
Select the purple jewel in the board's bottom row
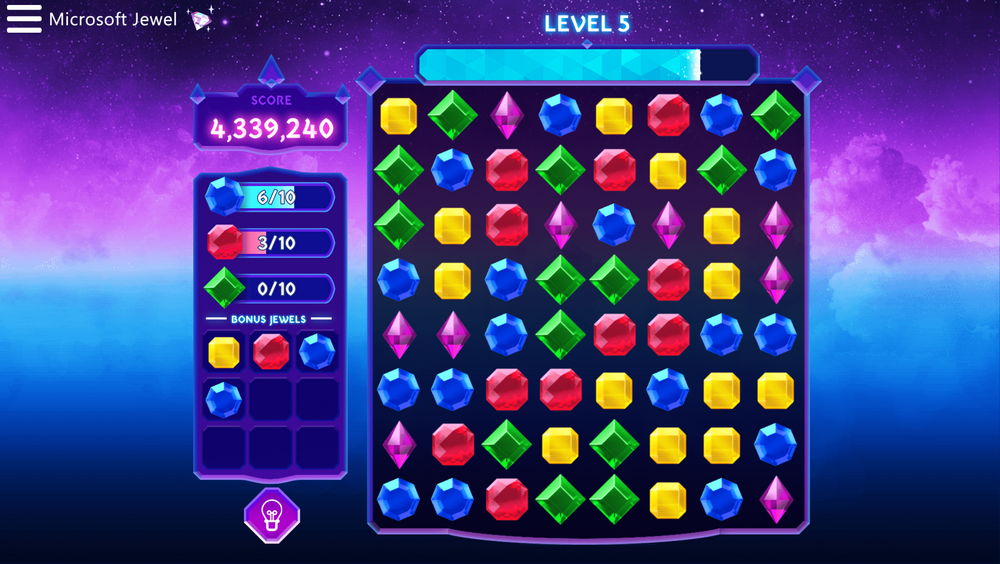pyautogui.click(x=776, y=498)
